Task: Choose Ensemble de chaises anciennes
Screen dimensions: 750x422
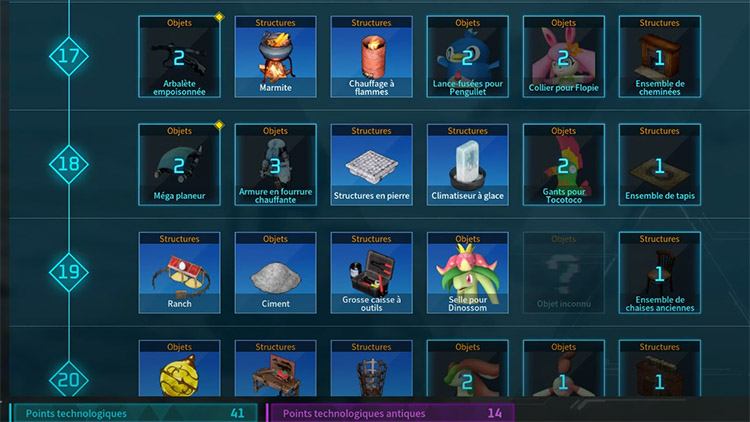Action: coord(660,273)
